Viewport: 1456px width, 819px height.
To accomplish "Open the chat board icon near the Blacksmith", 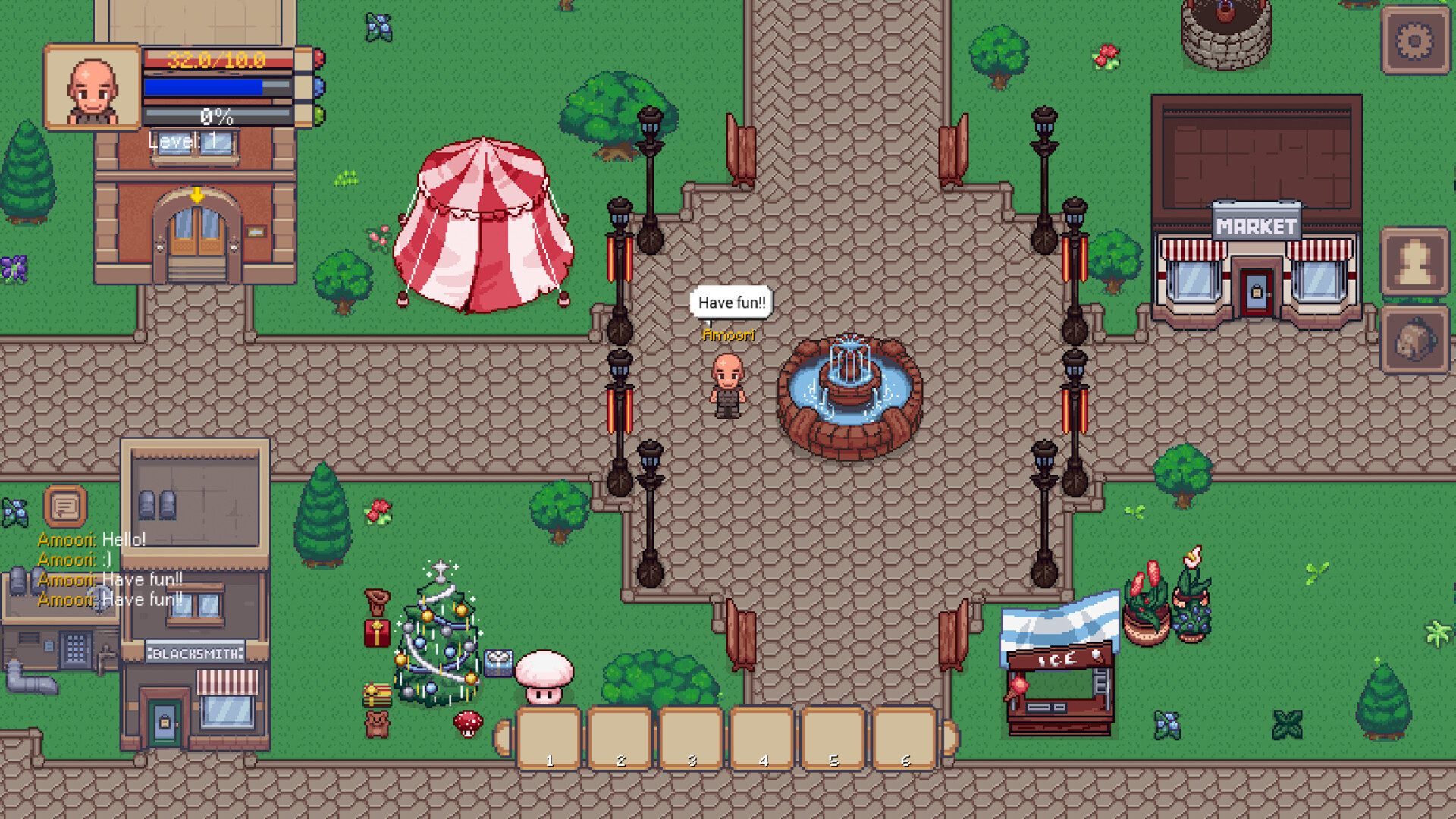I will [x=64, y=504].
